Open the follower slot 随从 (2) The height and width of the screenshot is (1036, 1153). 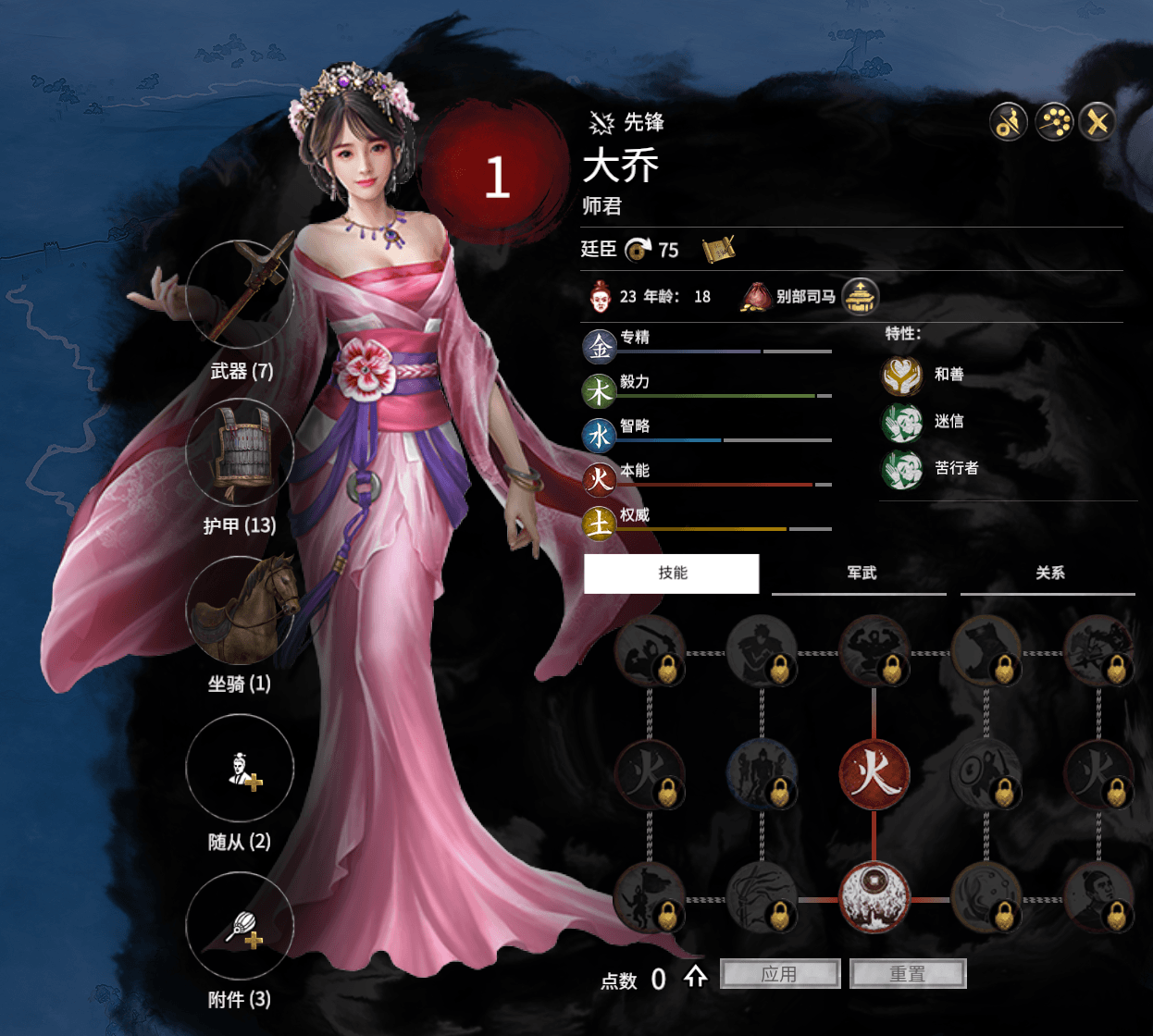pyautogui.click(x=241, y=769)
